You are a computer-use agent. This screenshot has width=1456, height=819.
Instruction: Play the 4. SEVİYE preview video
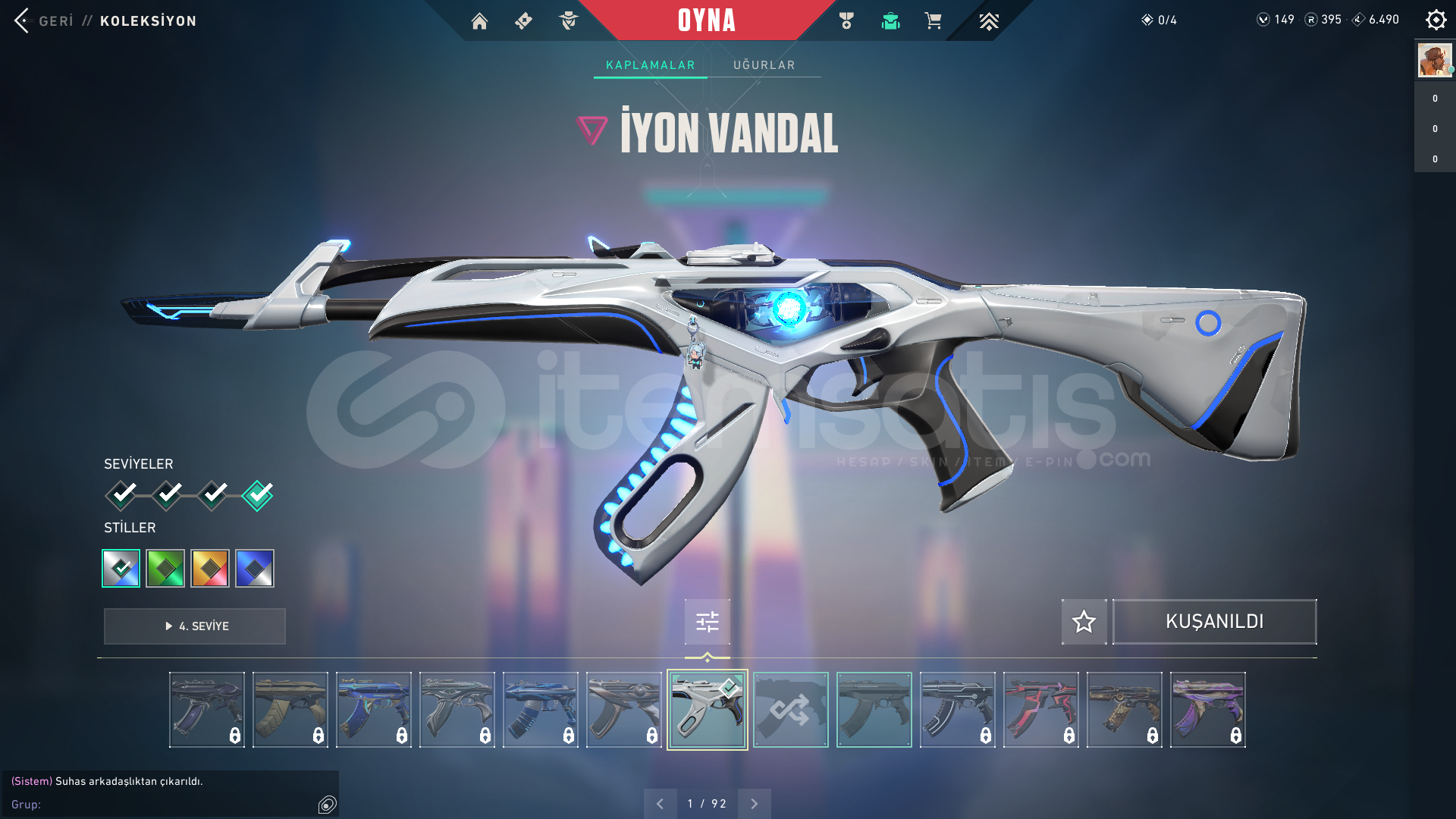coord(195,626)
